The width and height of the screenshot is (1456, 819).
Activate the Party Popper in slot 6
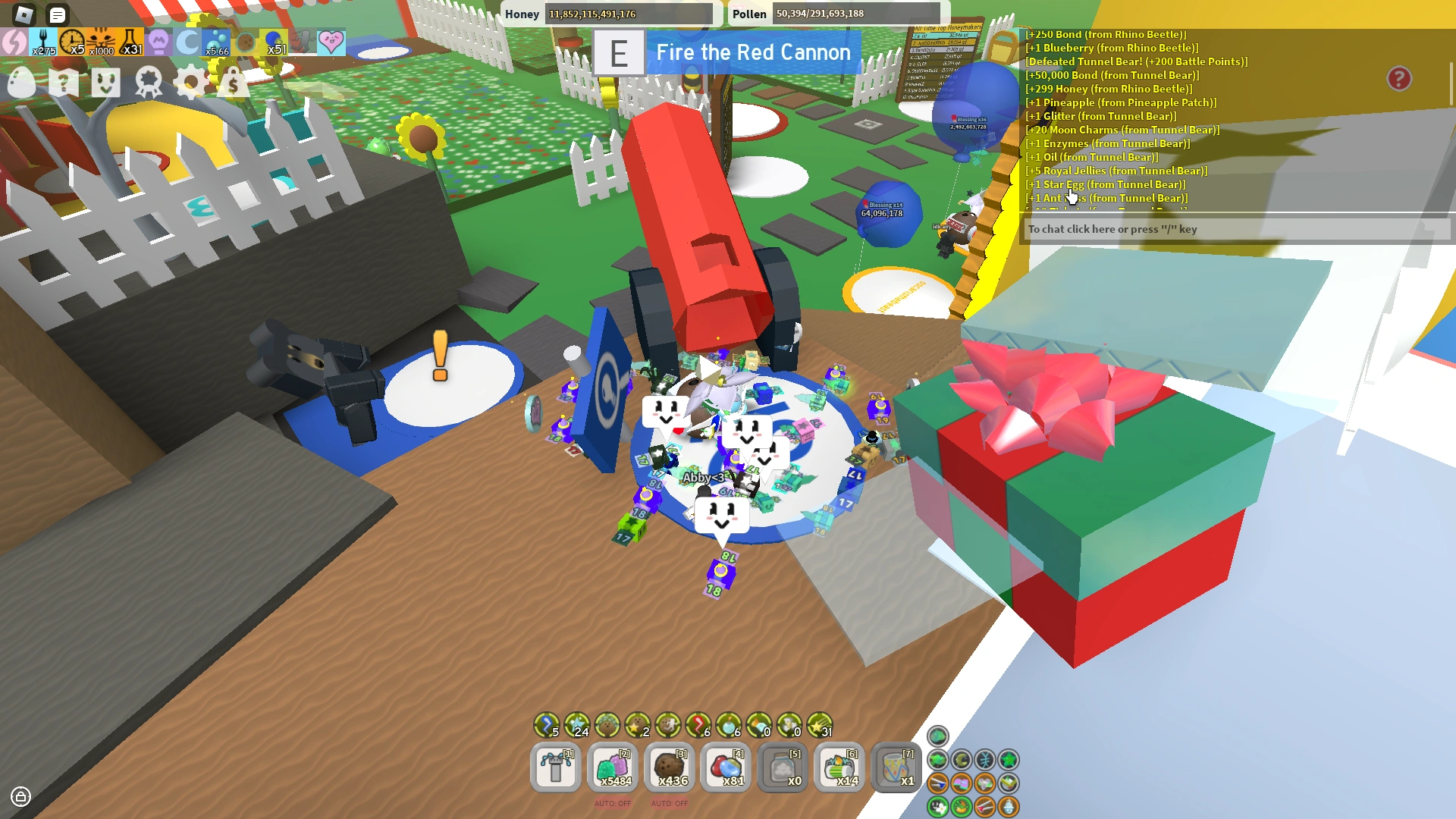840,767
